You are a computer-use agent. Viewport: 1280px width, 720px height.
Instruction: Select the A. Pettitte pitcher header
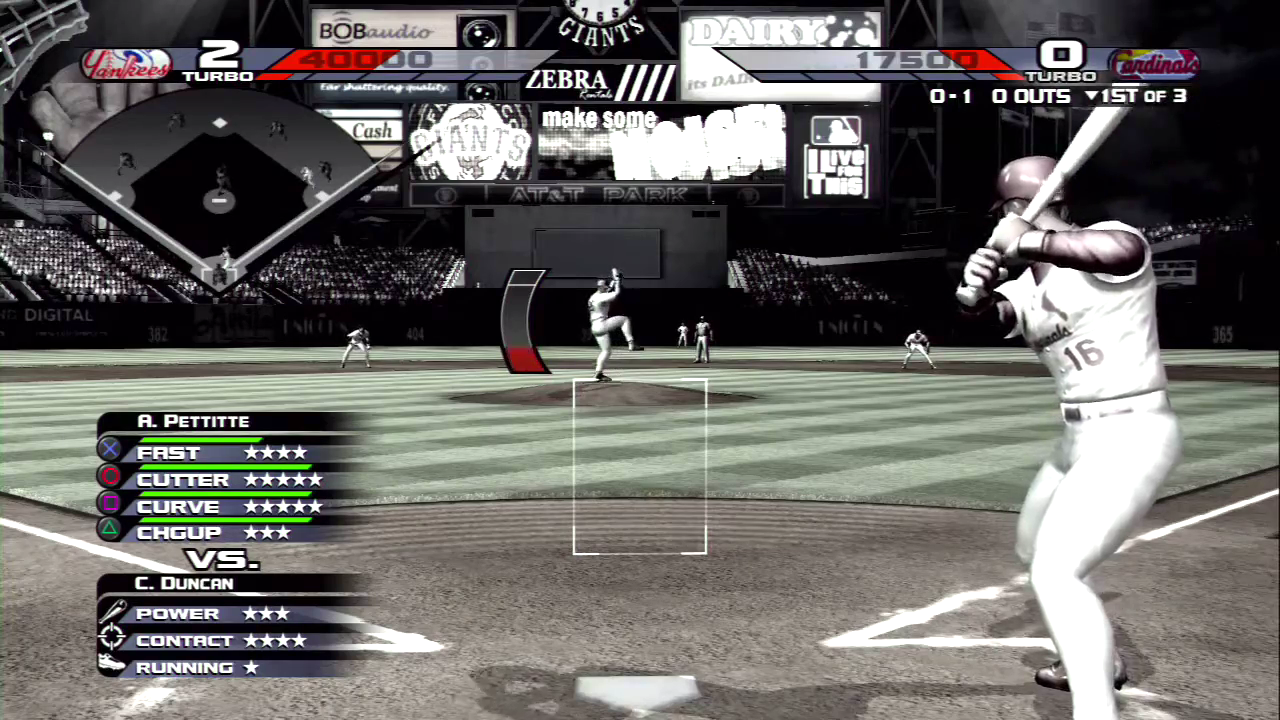(x=193, y=421)
